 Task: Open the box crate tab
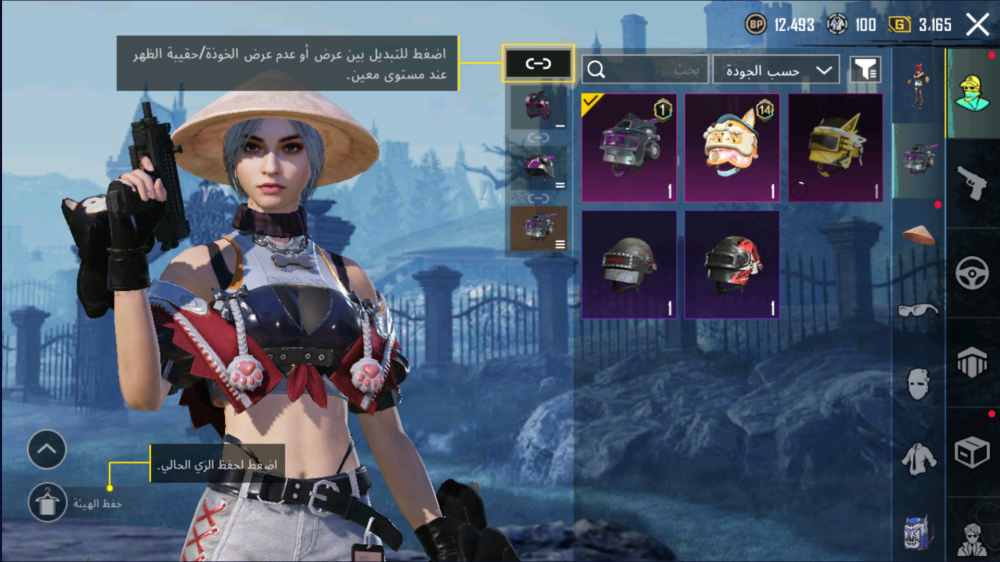click(x=972, y=452)
